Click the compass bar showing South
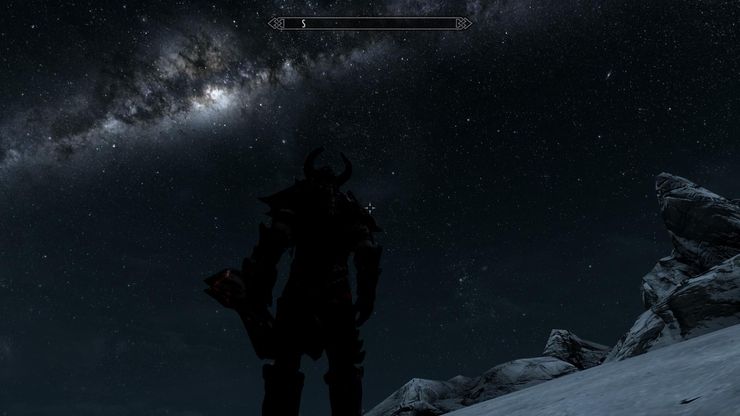Image resolution: width=740 pixels, height=416 pixels. point(370,22)
